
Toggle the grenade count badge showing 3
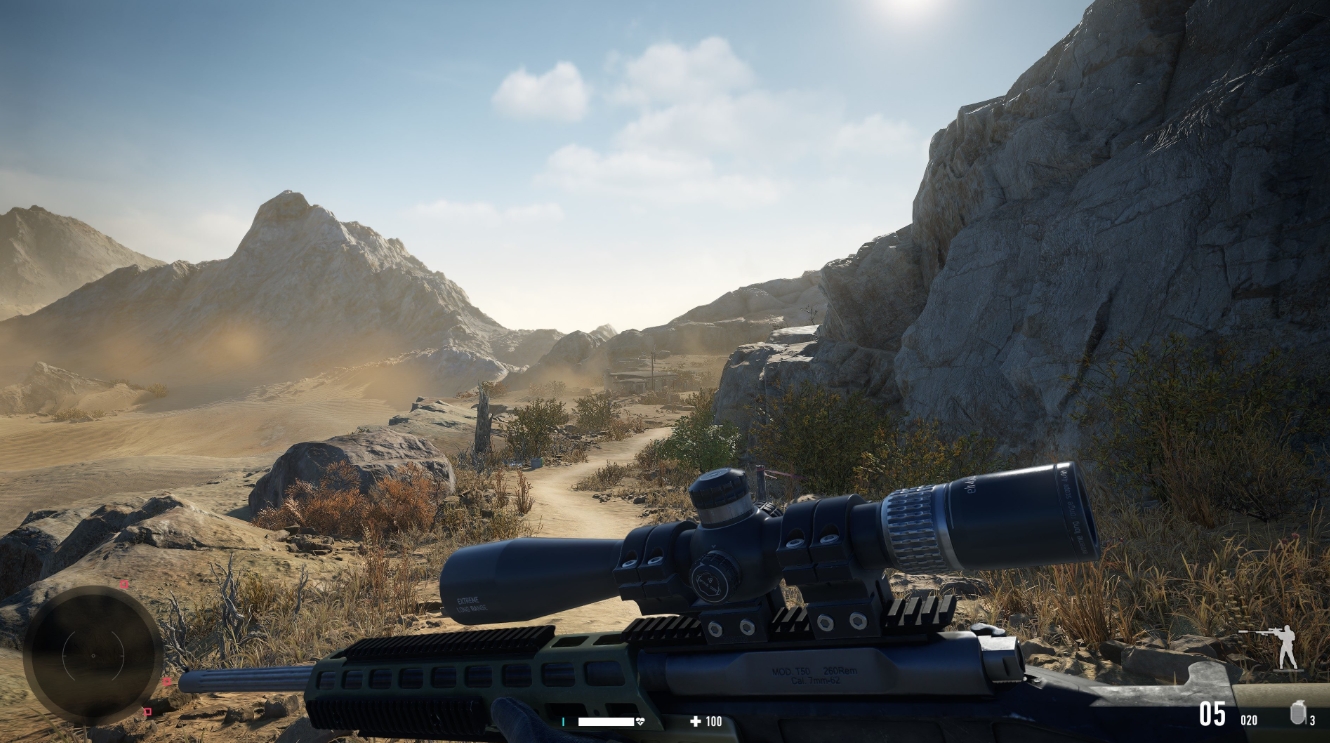tap(1312, 719)
